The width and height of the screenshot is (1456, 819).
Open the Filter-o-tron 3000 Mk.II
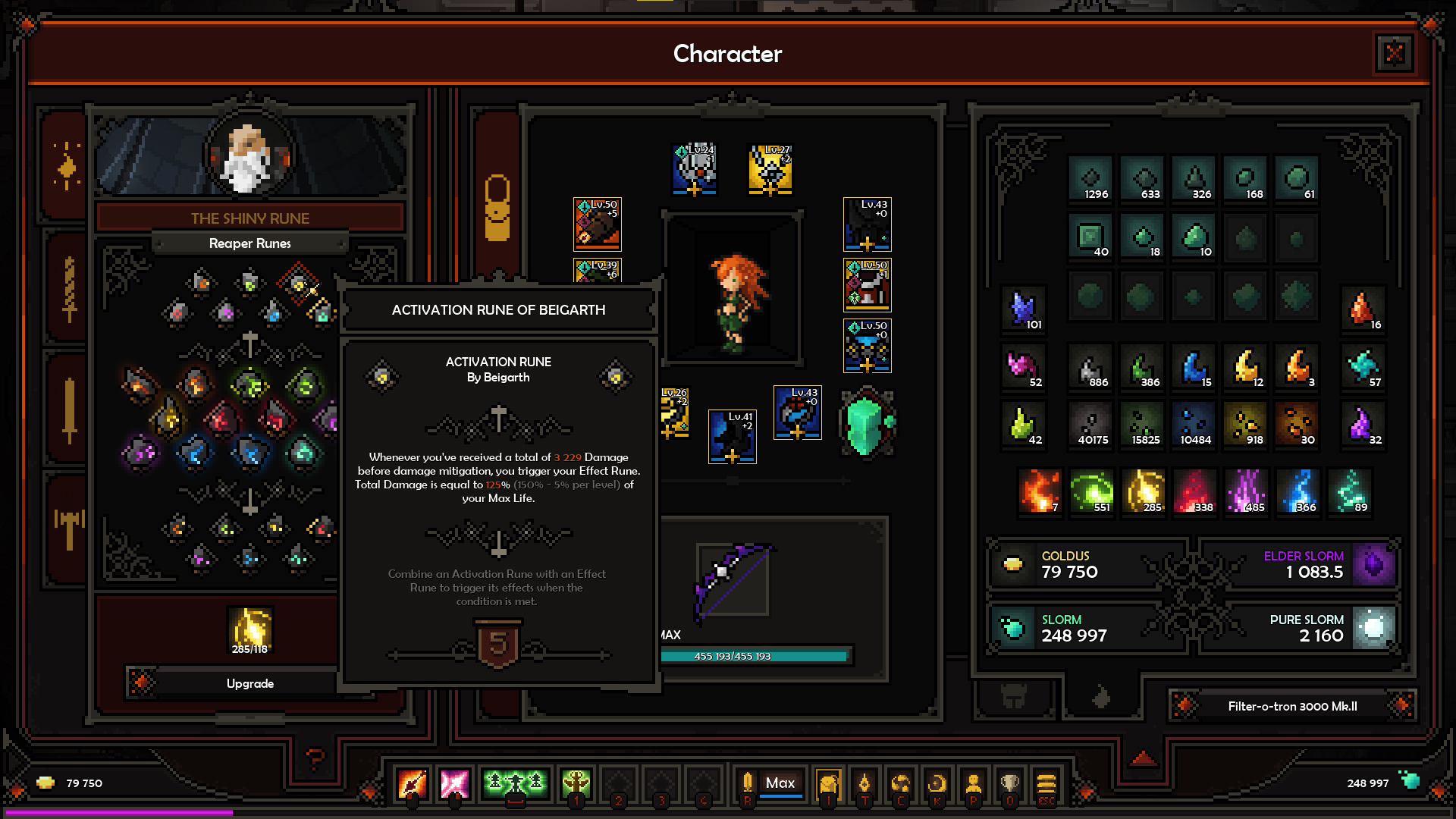click(x=1292, y=706)
